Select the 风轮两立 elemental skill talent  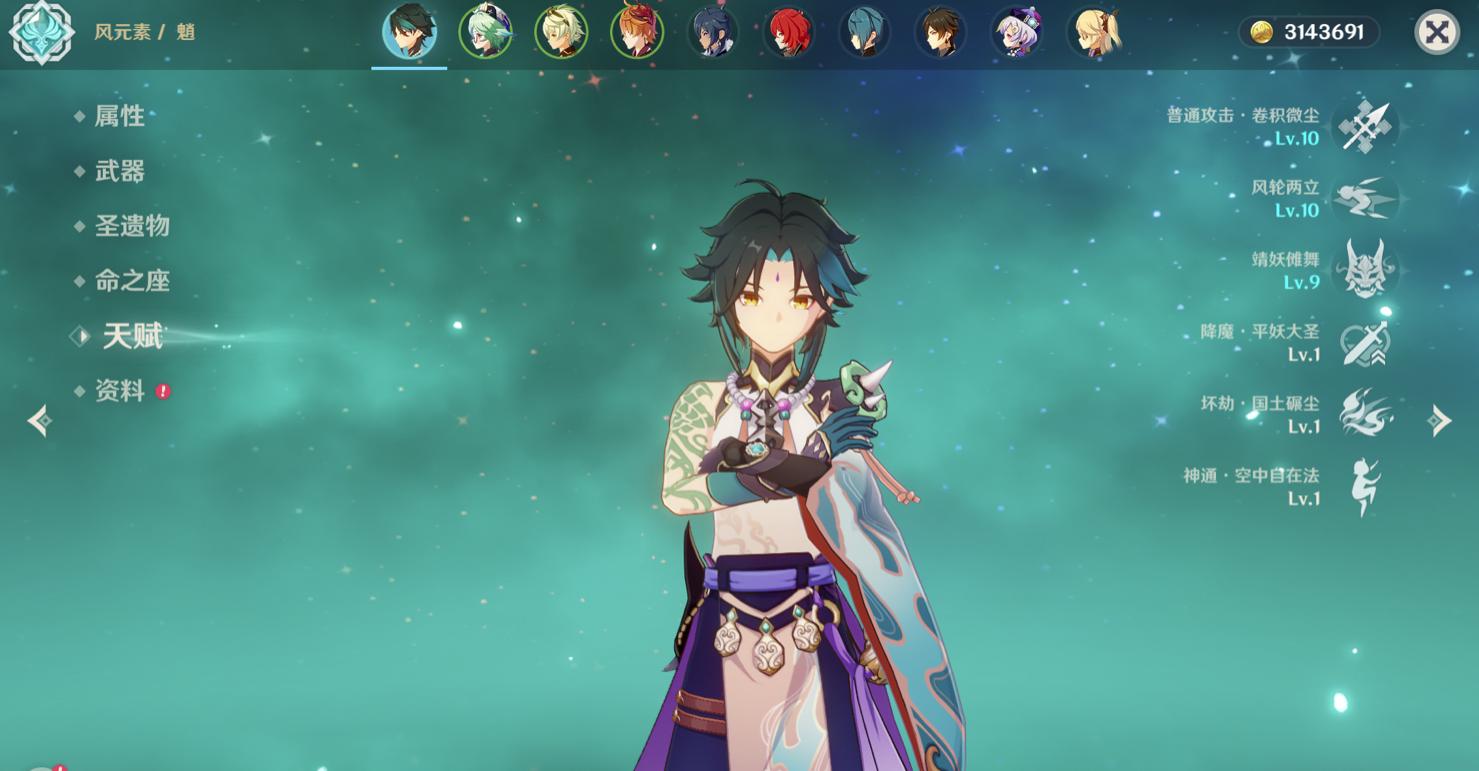click(x=1365, y=199)
